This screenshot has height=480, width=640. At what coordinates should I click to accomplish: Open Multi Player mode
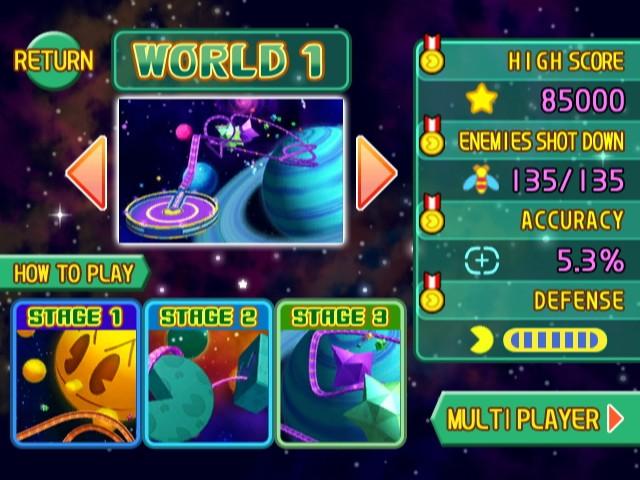point(534,419)
